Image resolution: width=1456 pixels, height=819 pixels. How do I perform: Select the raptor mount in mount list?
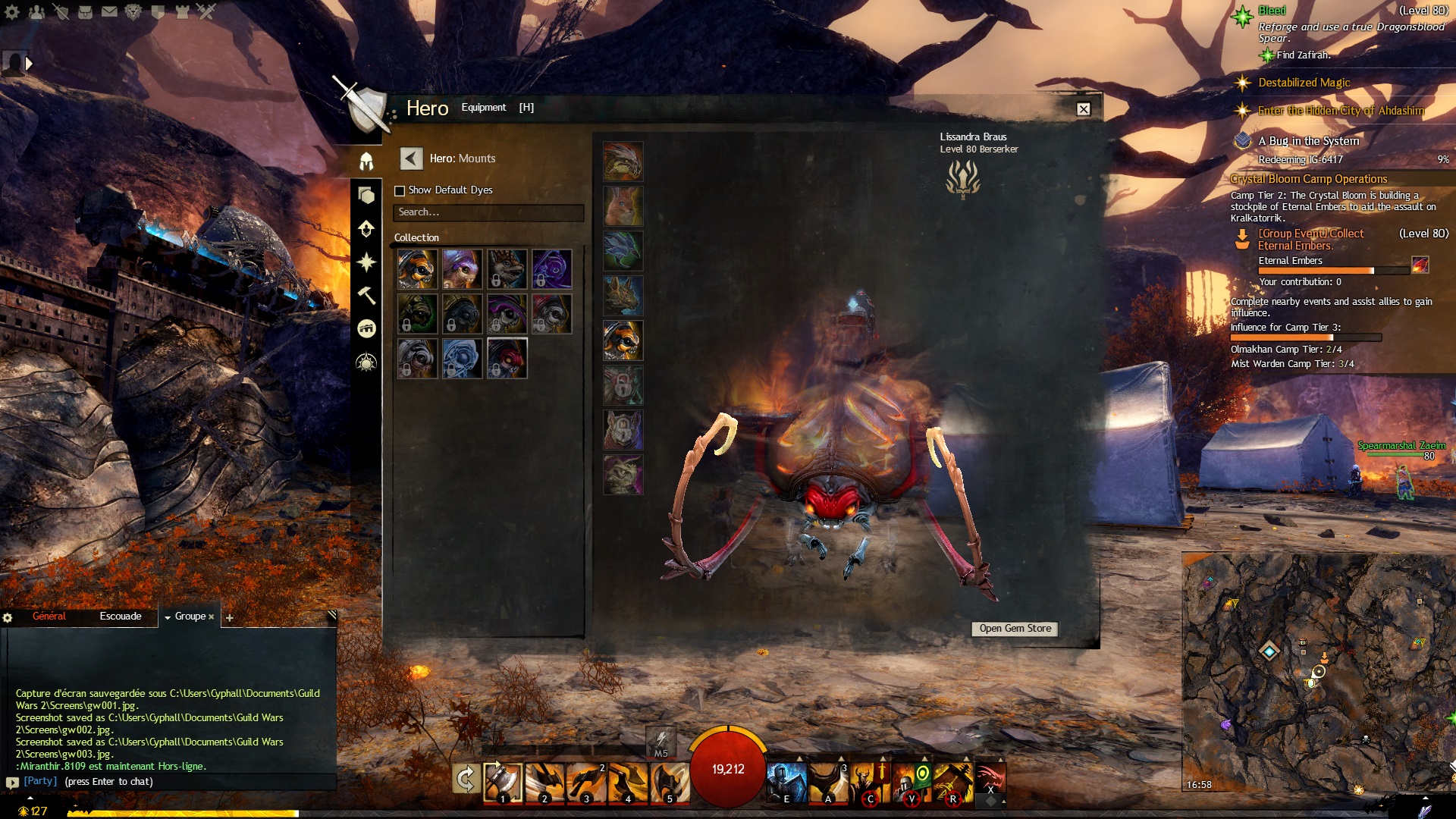[x=623, y=162]
